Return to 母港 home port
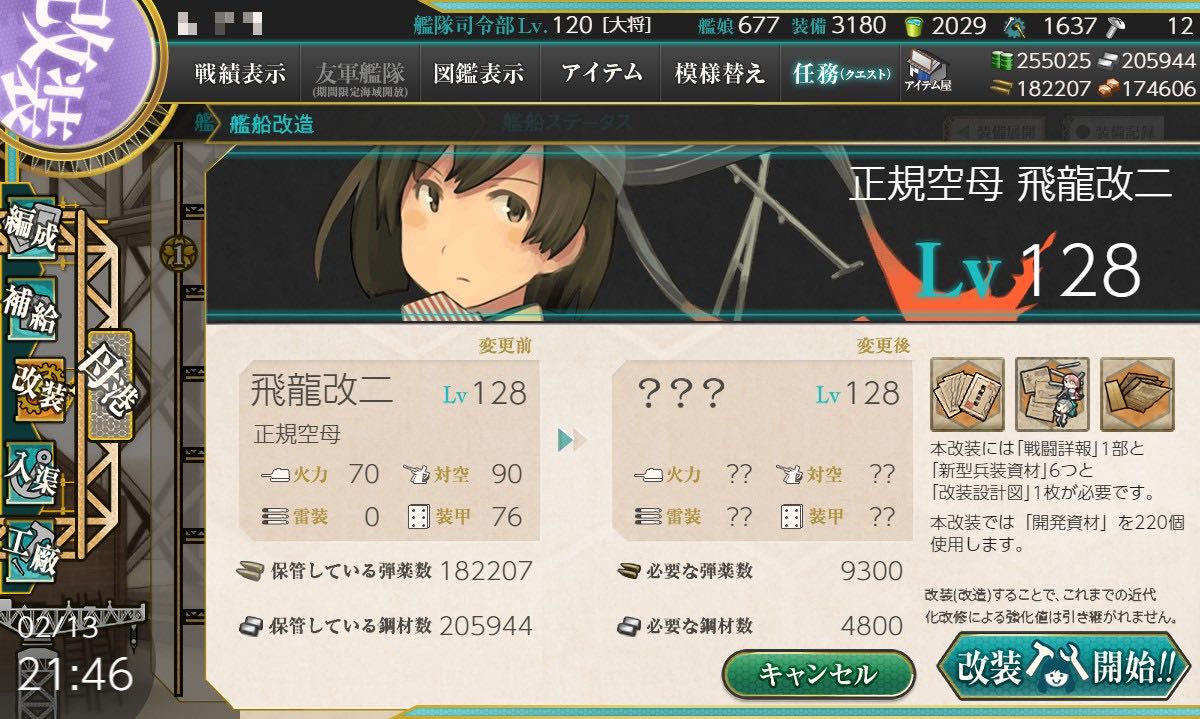1200x719 pixels. 108,385
